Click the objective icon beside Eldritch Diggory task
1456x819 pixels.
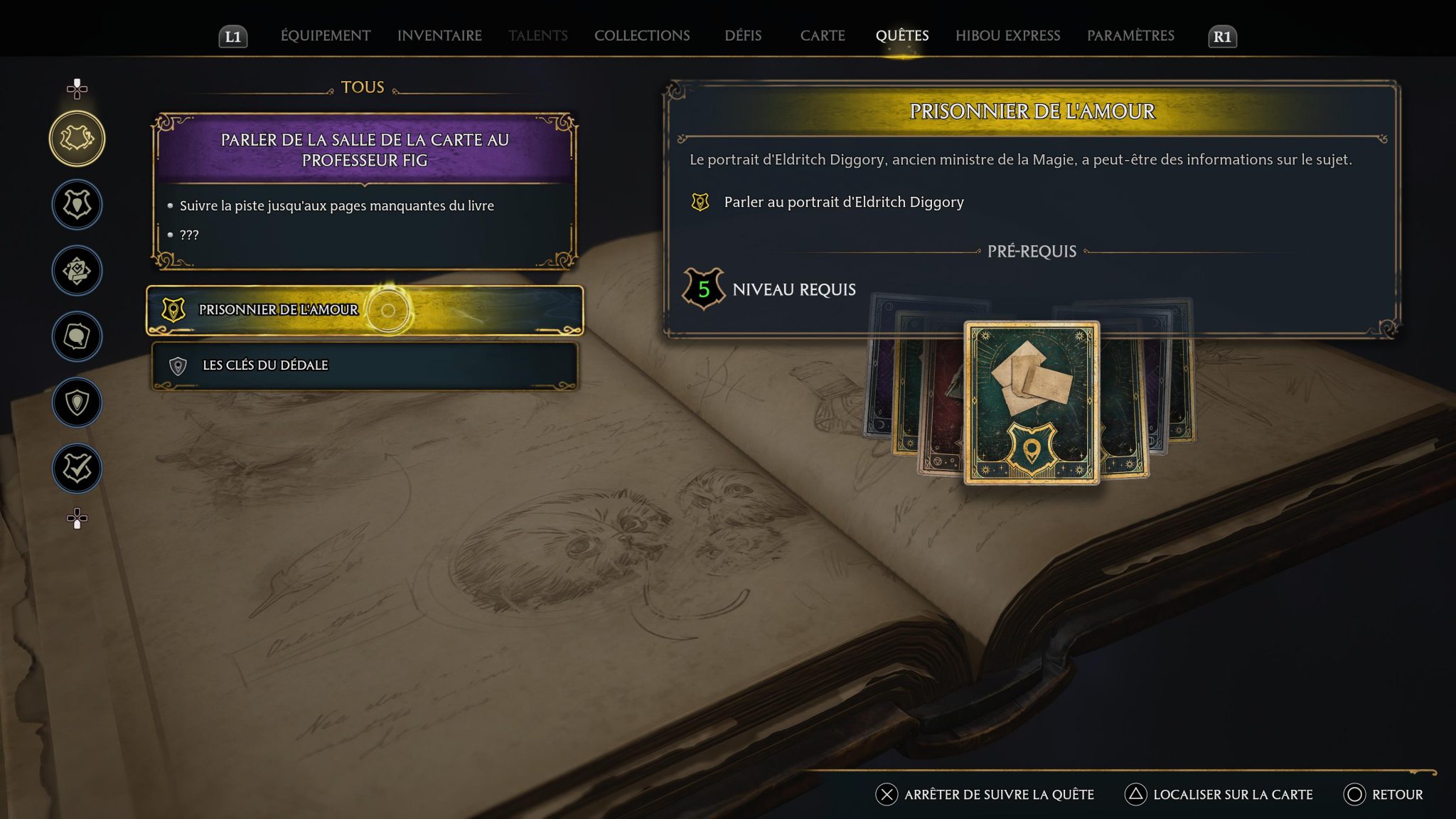pyautogui.click(x=700, y=201)
